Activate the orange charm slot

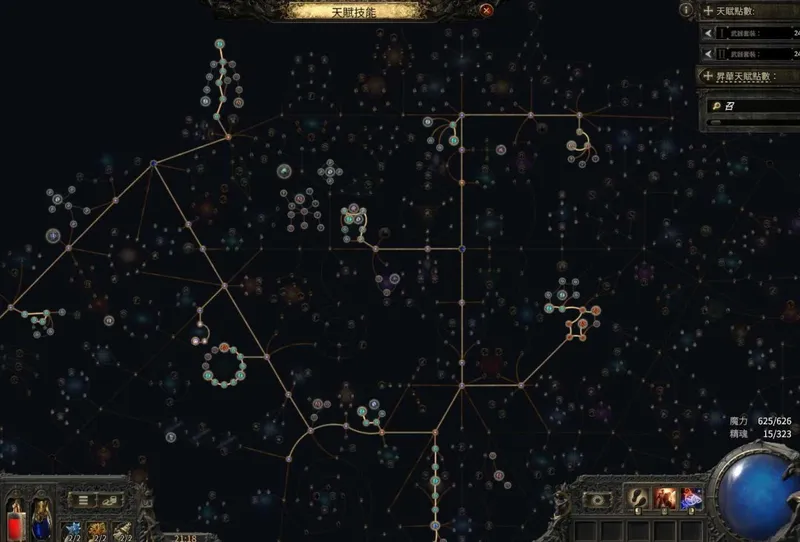[99, 528]
